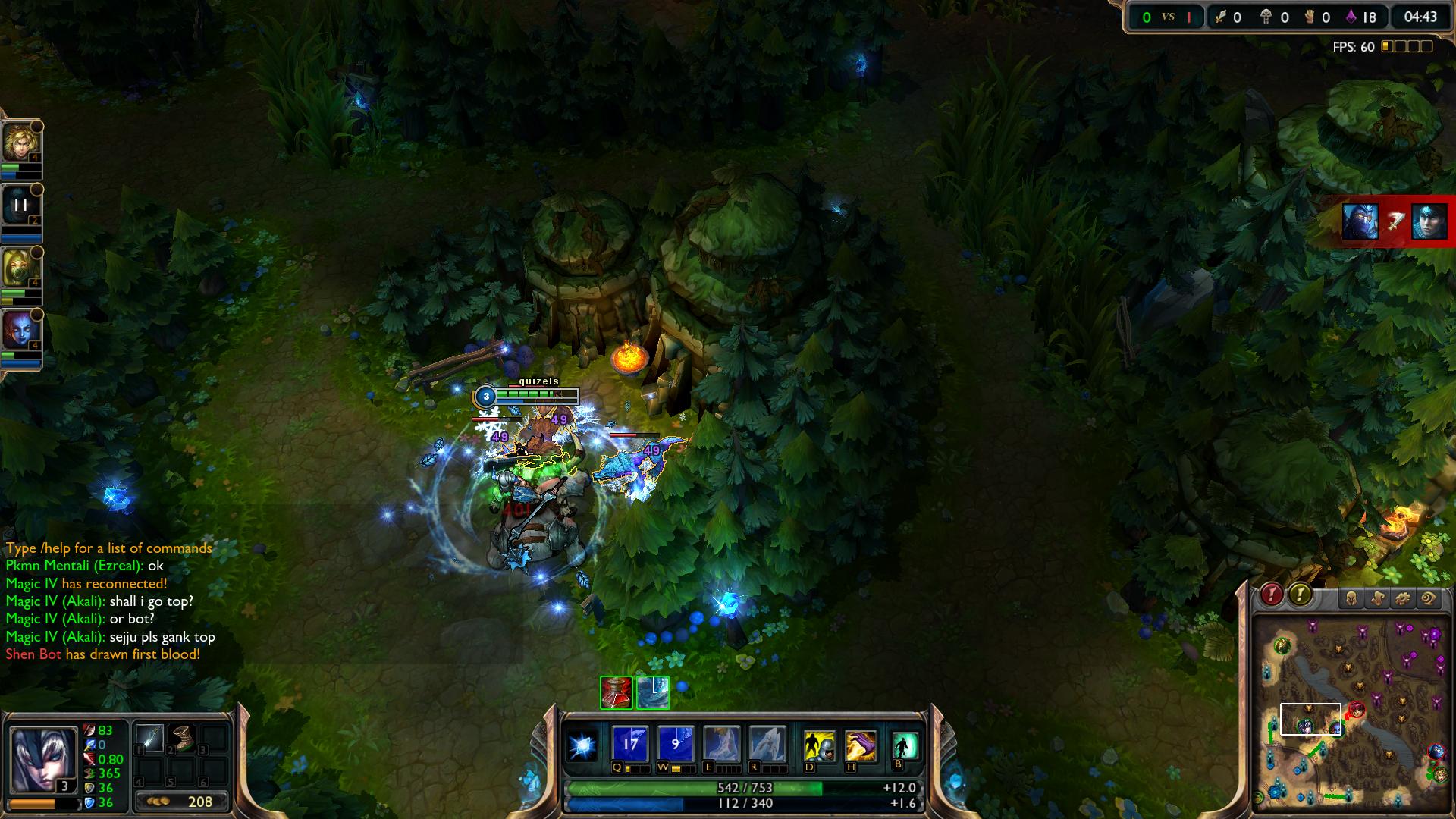This screenshot has width=1456, height=819.
Task: Open the shop via the gold counter
Action: tap(182, 802)
